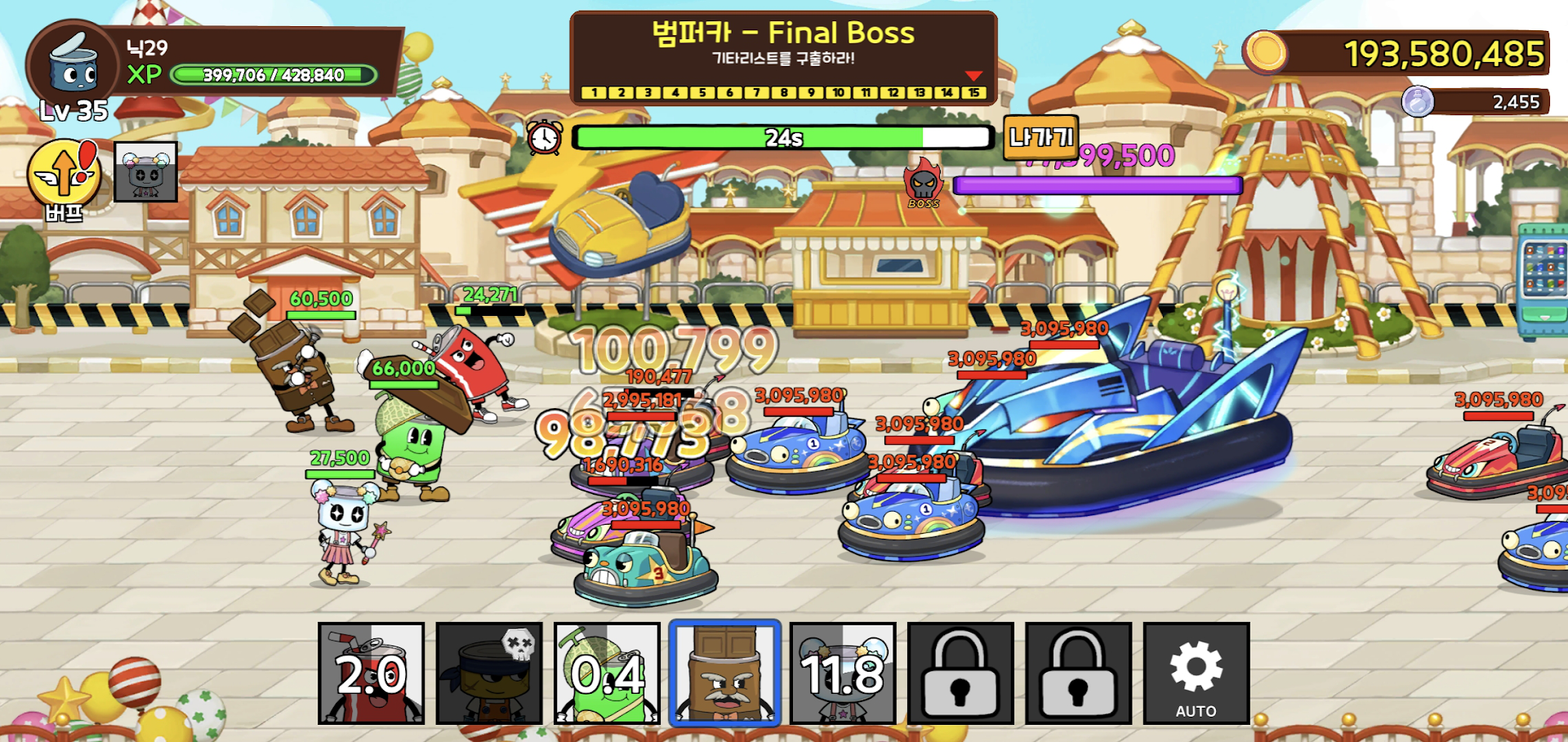Select stage number 1 tab

click(x=594, y=93)
